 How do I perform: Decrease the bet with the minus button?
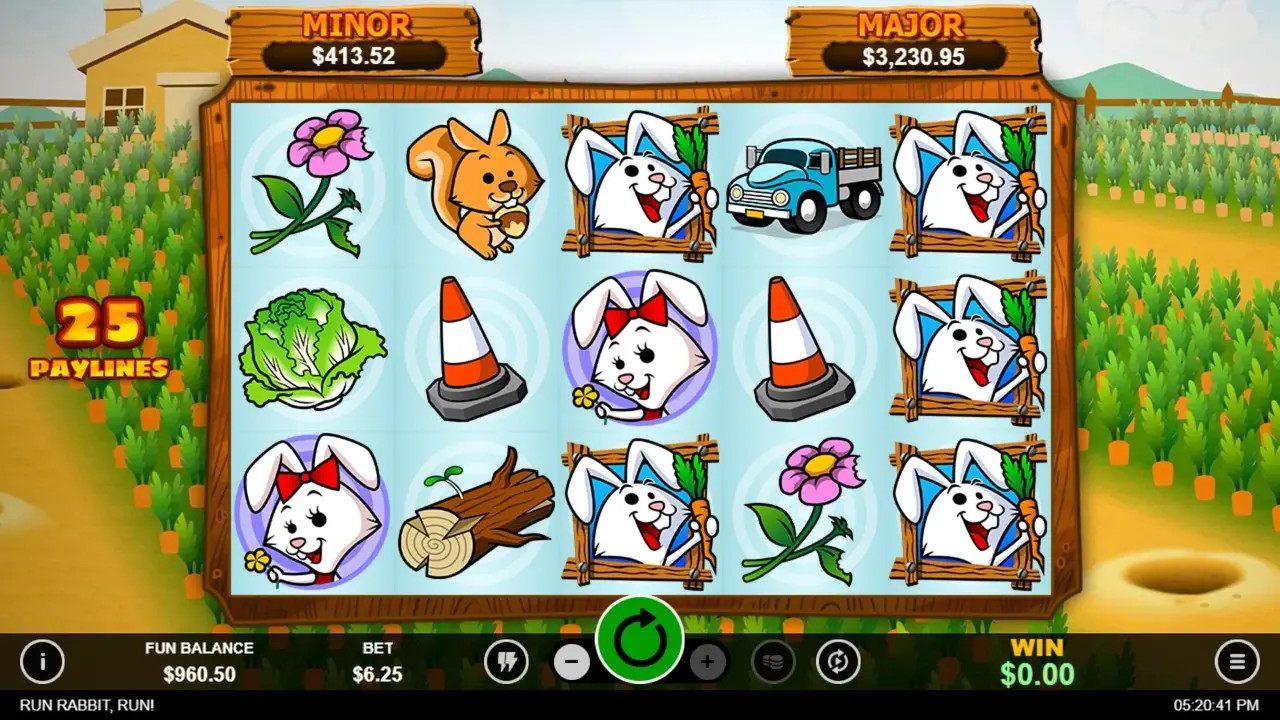point(572,661)
